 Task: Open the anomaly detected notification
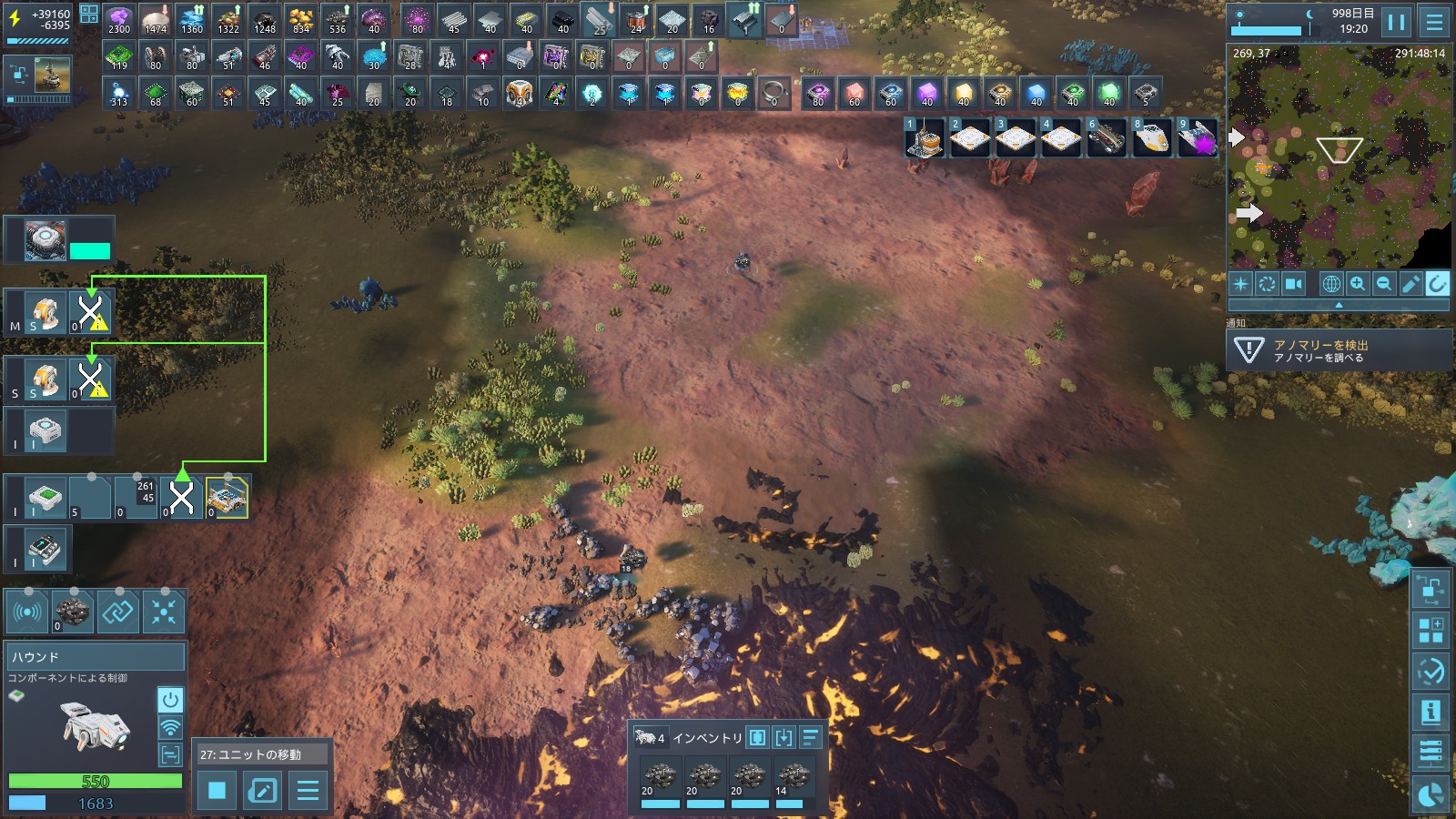point(1338,350)
